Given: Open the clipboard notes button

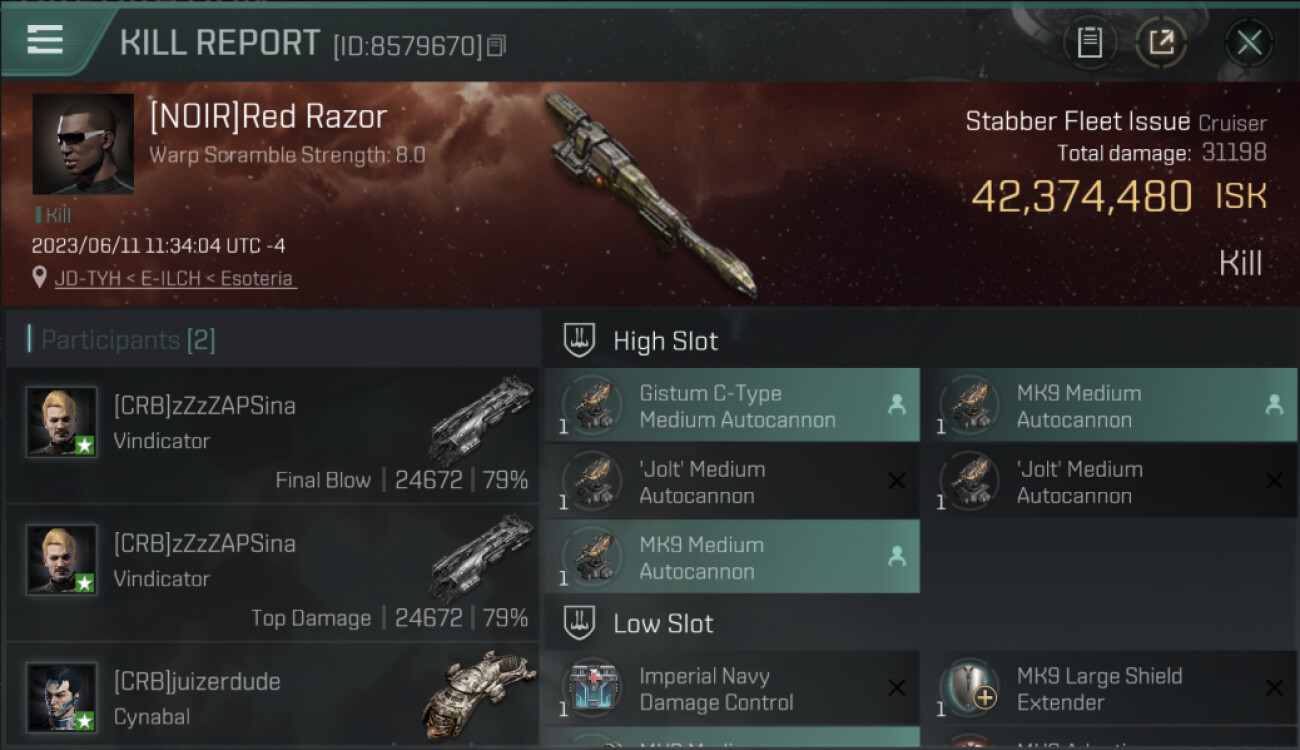Looking at the screenshot, I should 1090,42.
